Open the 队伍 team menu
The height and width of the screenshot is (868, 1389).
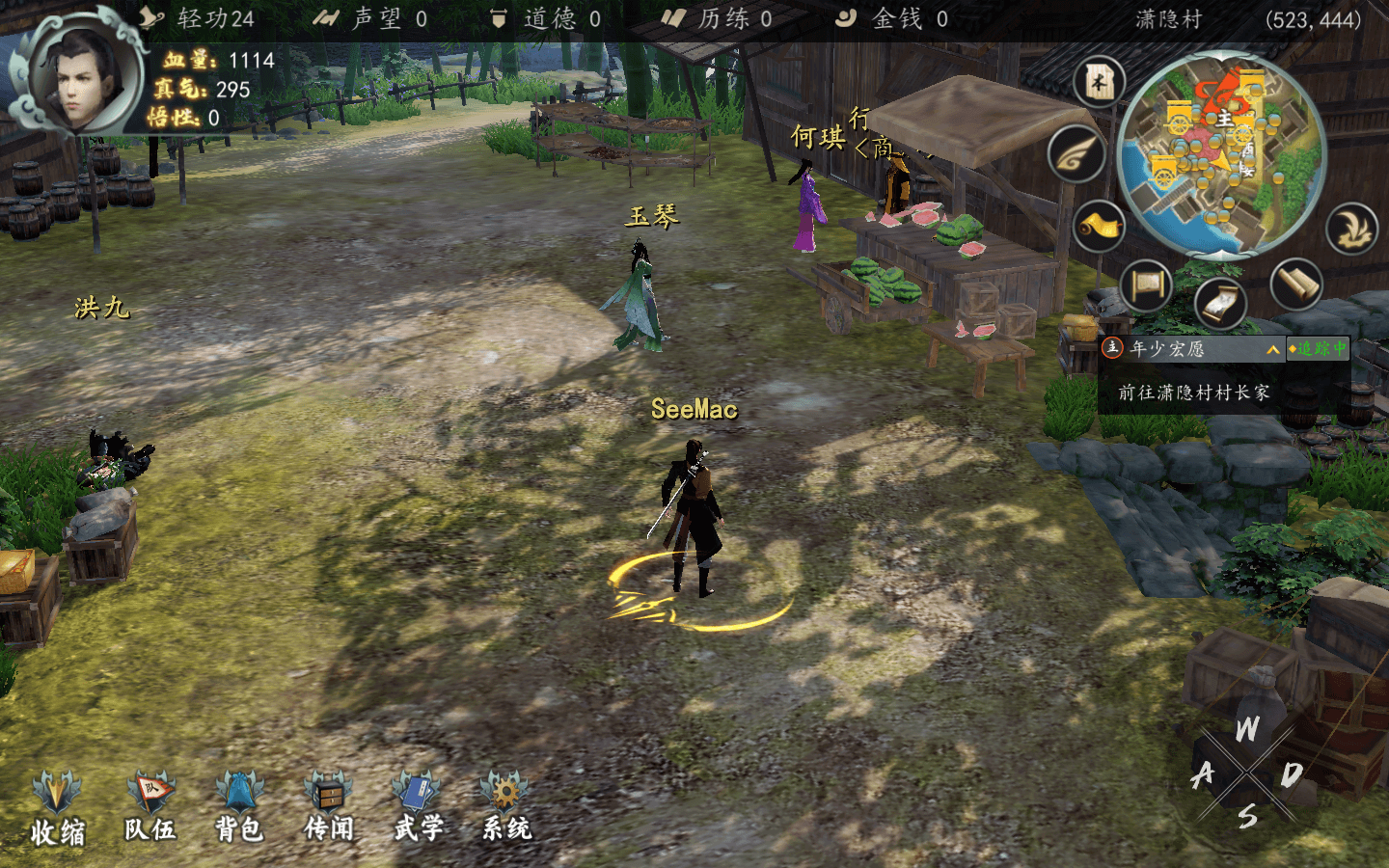click(x=150, y=806)
